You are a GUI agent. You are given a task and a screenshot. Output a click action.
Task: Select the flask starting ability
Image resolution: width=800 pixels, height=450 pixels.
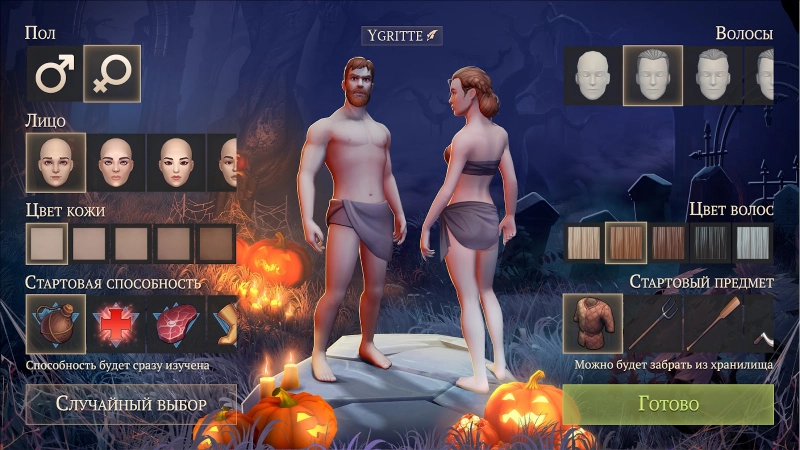[55, 323]
